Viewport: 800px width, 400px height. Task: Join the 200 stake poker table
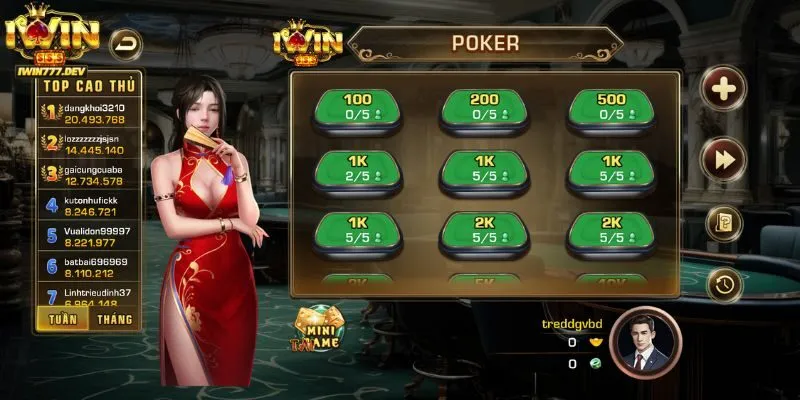pos(484,107)
